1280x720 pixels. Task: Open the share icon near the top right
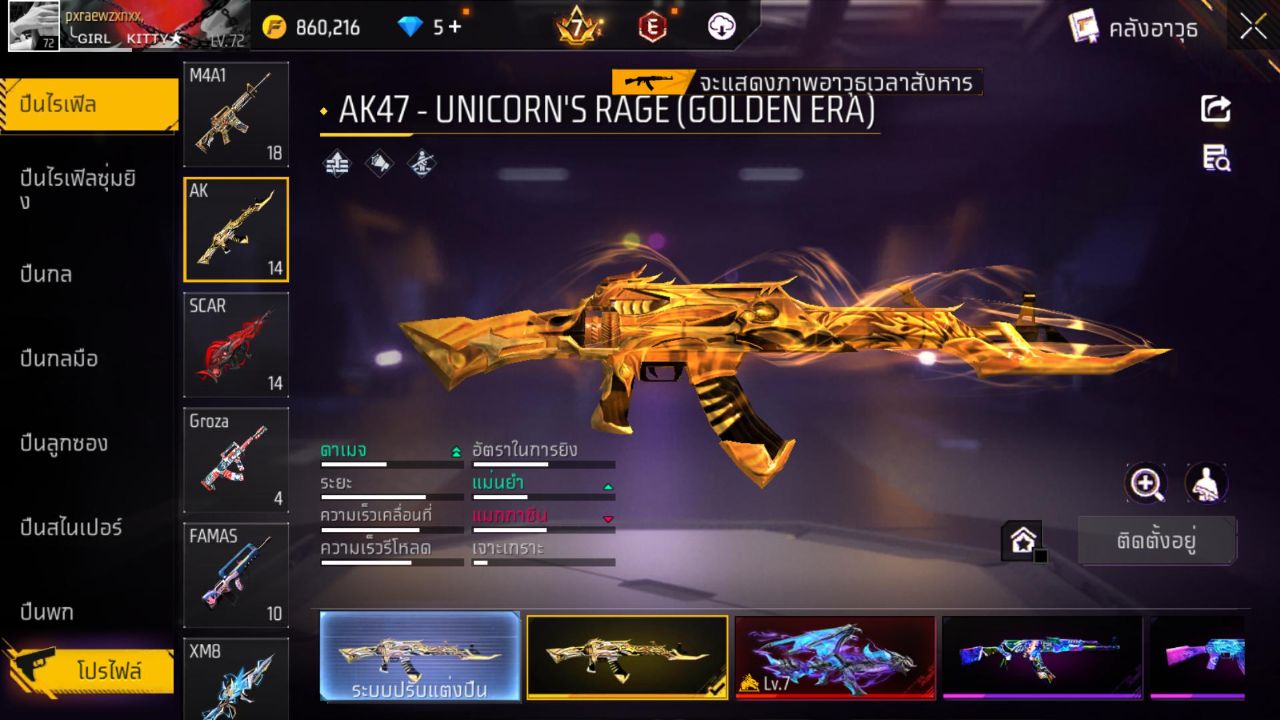click(1215, 109)
